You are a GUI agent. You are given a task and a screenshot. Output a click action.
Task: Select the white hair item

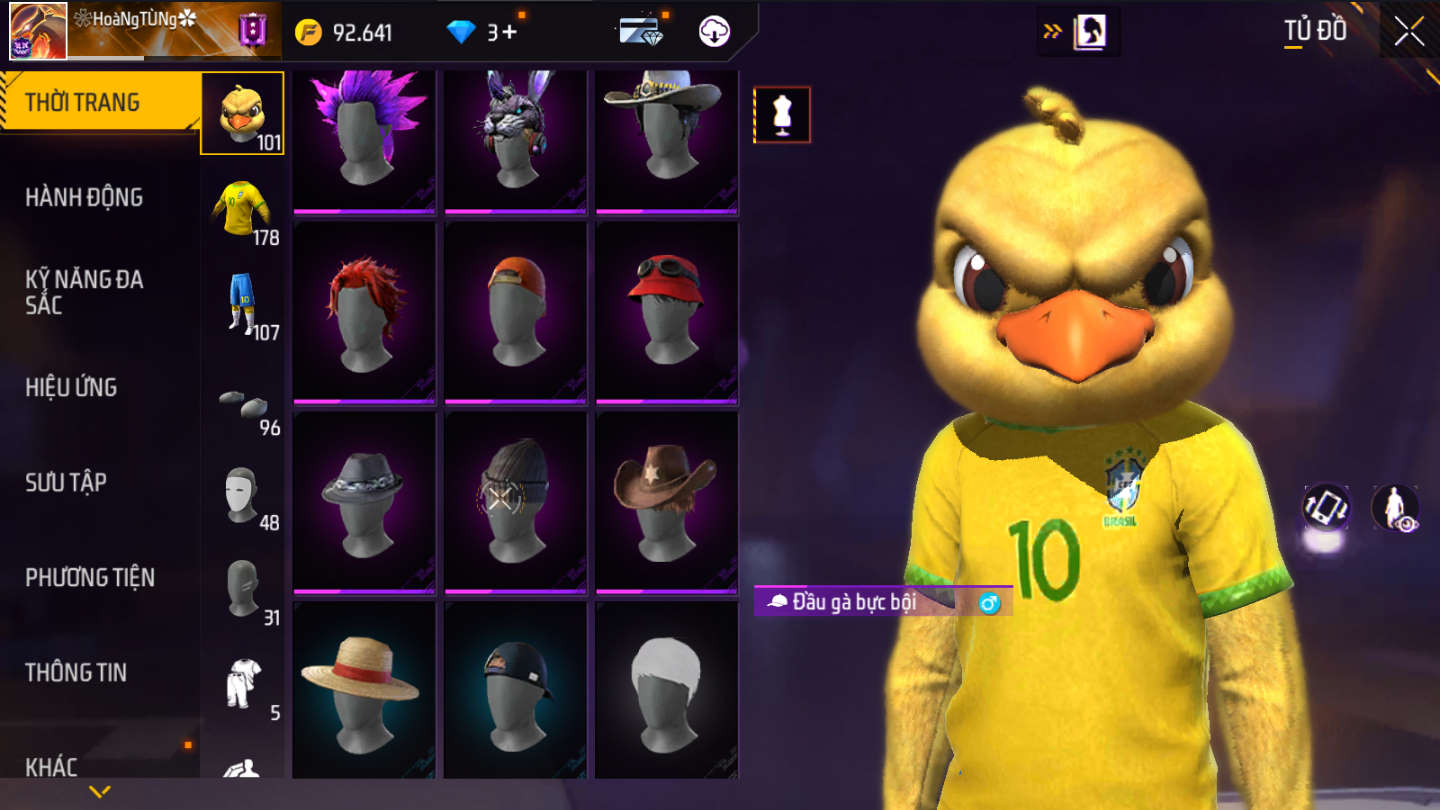pos(666,688)
